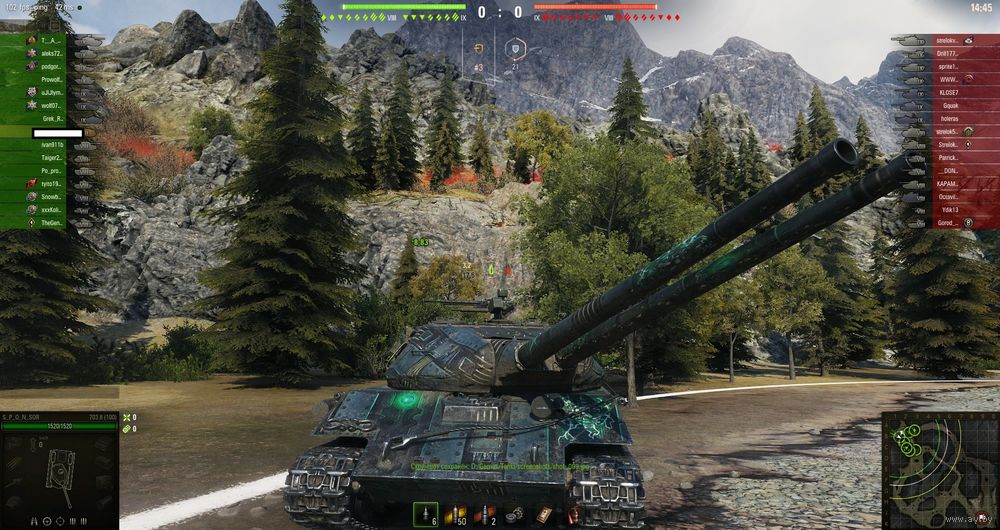Viewport: 1000px width, 530px height.
Task: Select ally player podgor in team list
Action: pyautogui.click(x=52, y=66)
